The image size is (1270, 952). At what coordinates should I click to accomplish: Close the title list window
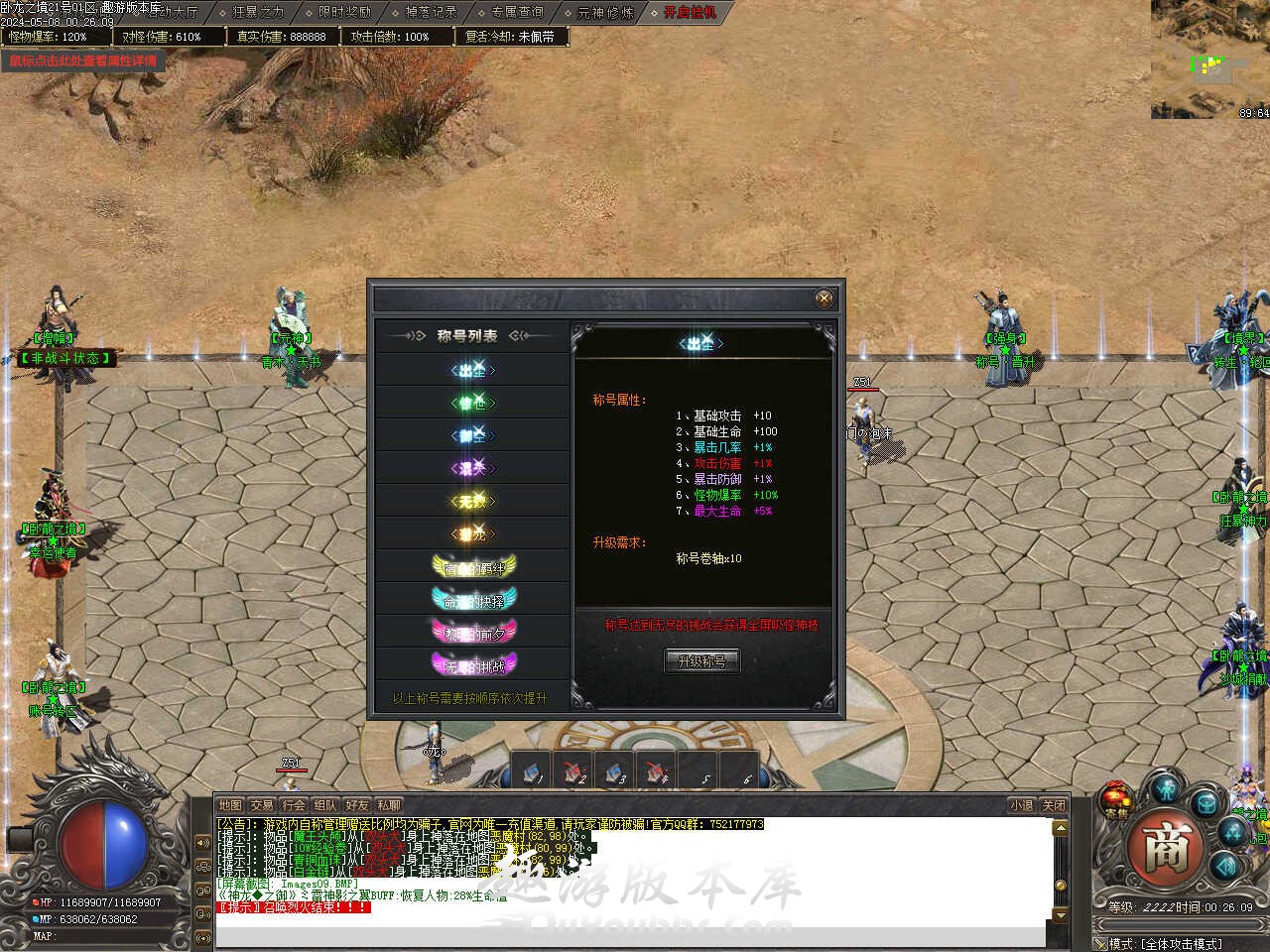824,297
